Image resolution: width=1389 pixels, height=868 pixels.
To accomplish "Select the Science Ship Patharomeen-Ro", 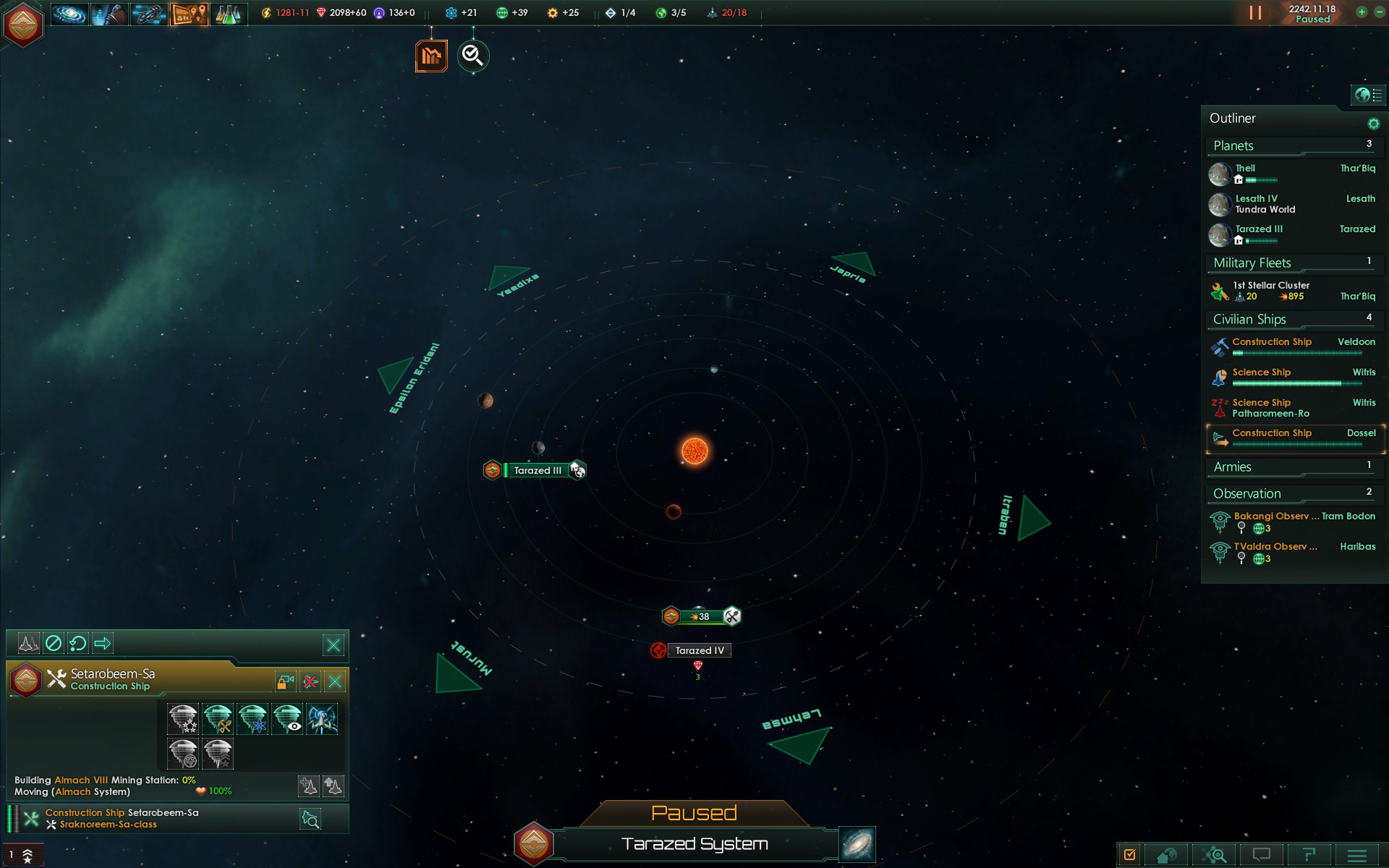I will pyautogui.click(x=1270, y=408).
